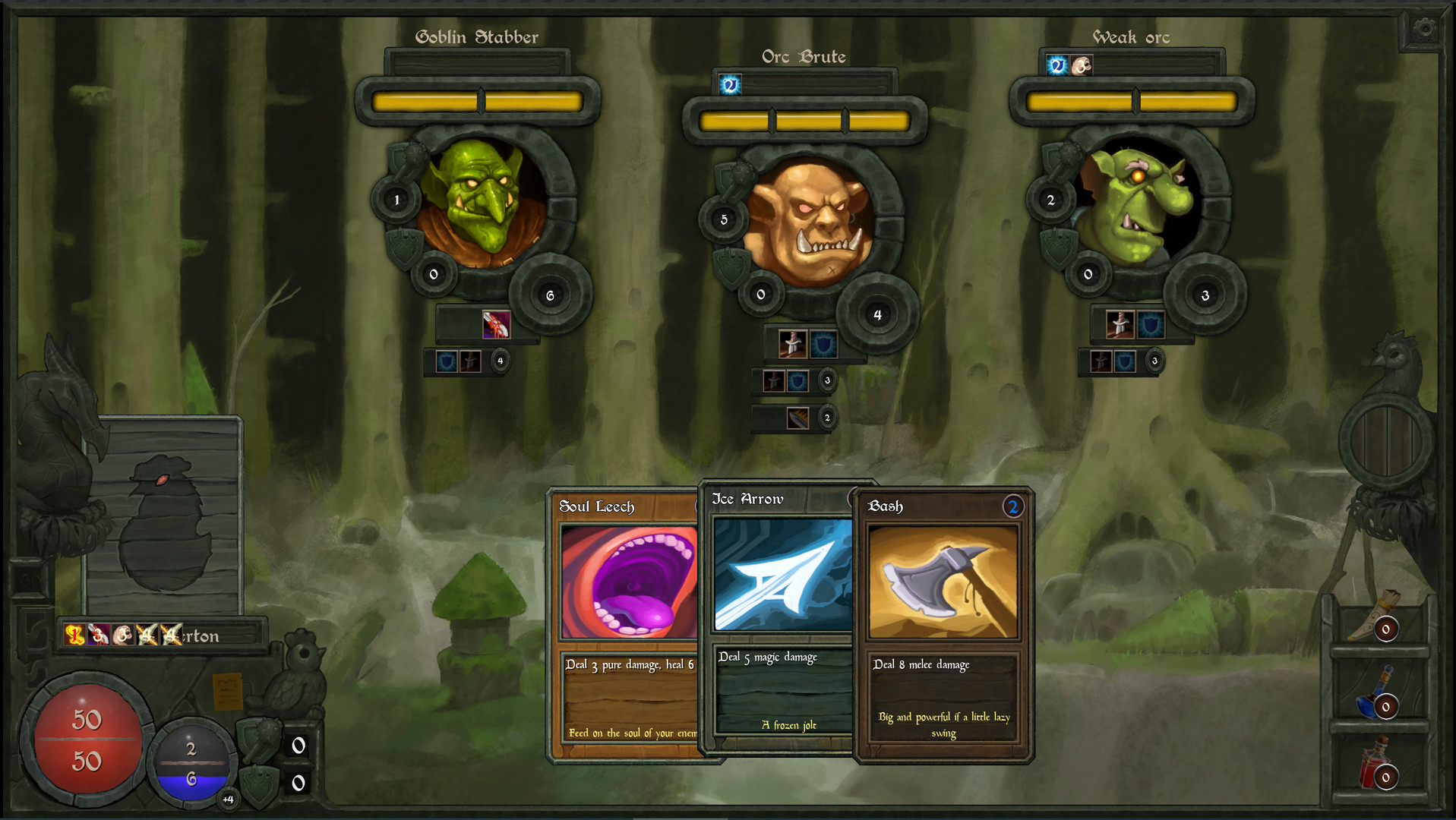Click the arrow intent icon below Orc Brute

click(797, 416)
